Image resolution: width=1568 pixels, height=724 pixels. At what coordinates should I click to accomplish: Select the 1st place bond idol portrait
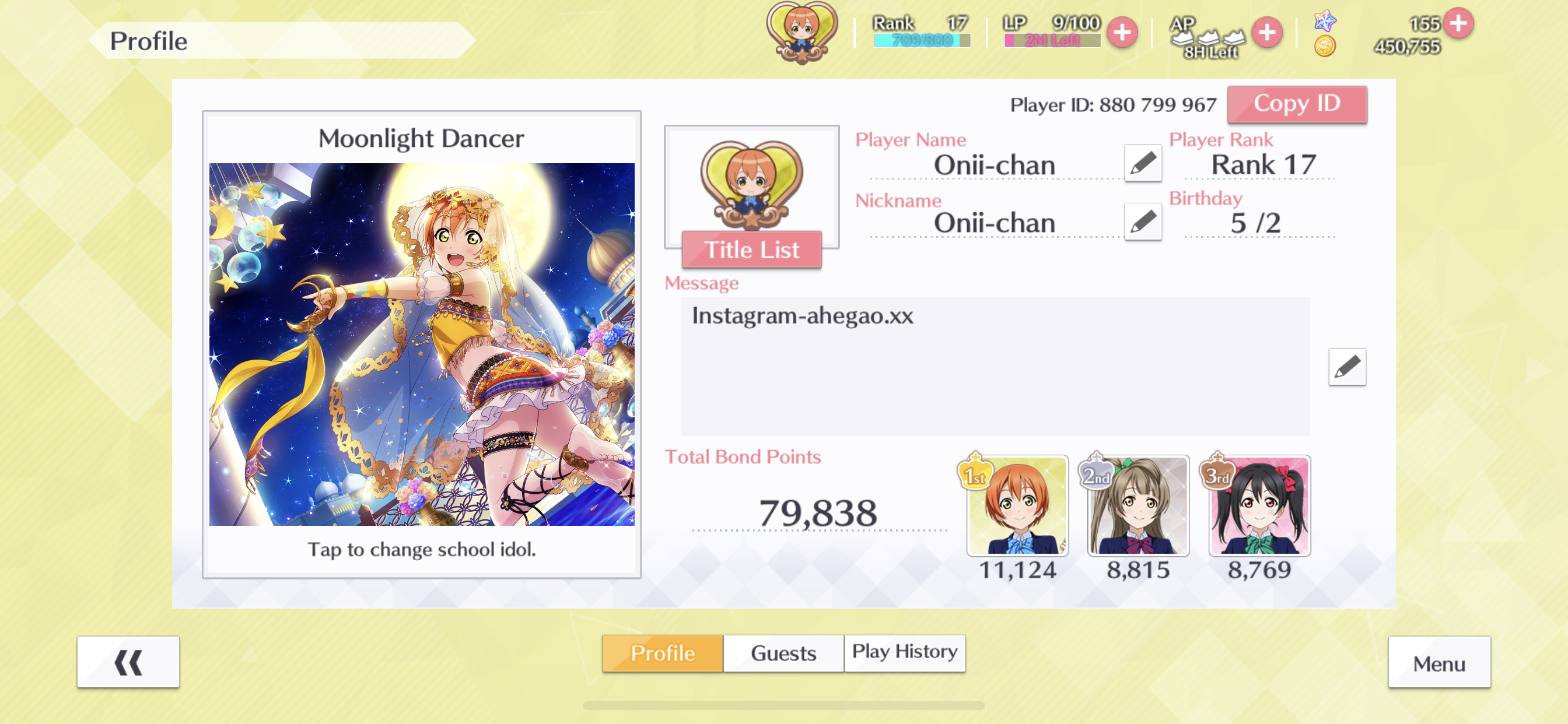click(1017, 505)
